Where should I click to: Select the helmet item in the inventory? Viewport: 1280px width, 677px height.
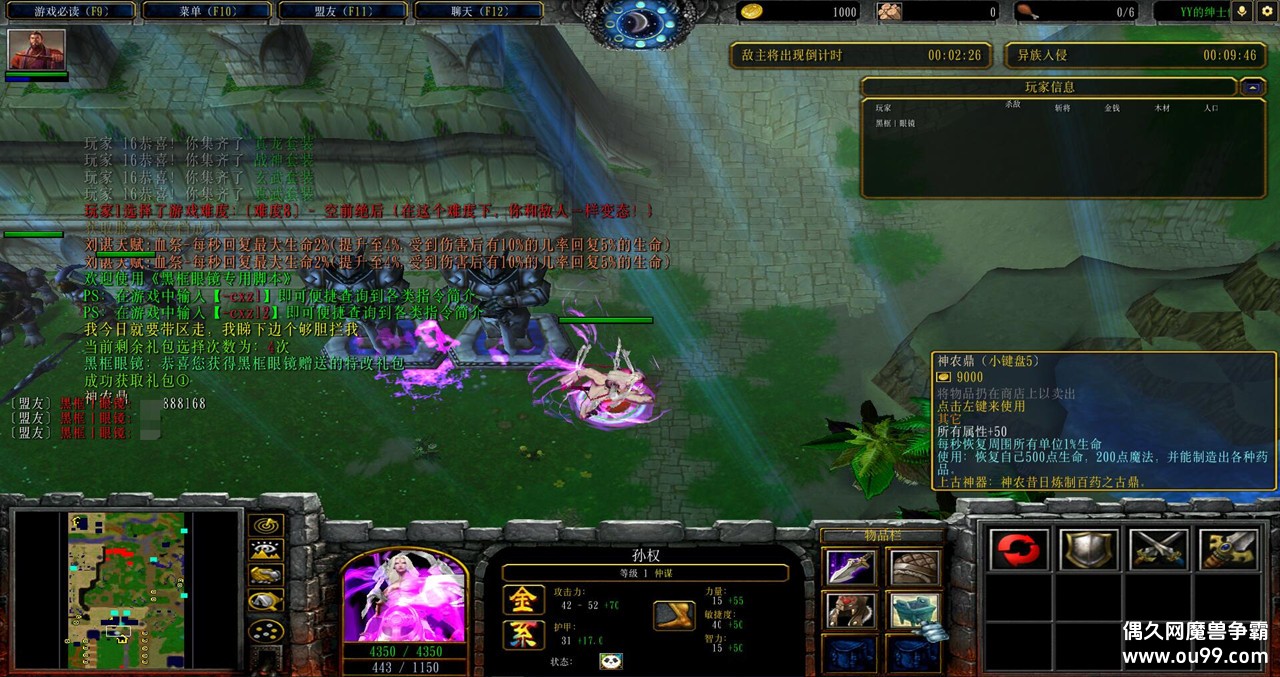[851, 610]
